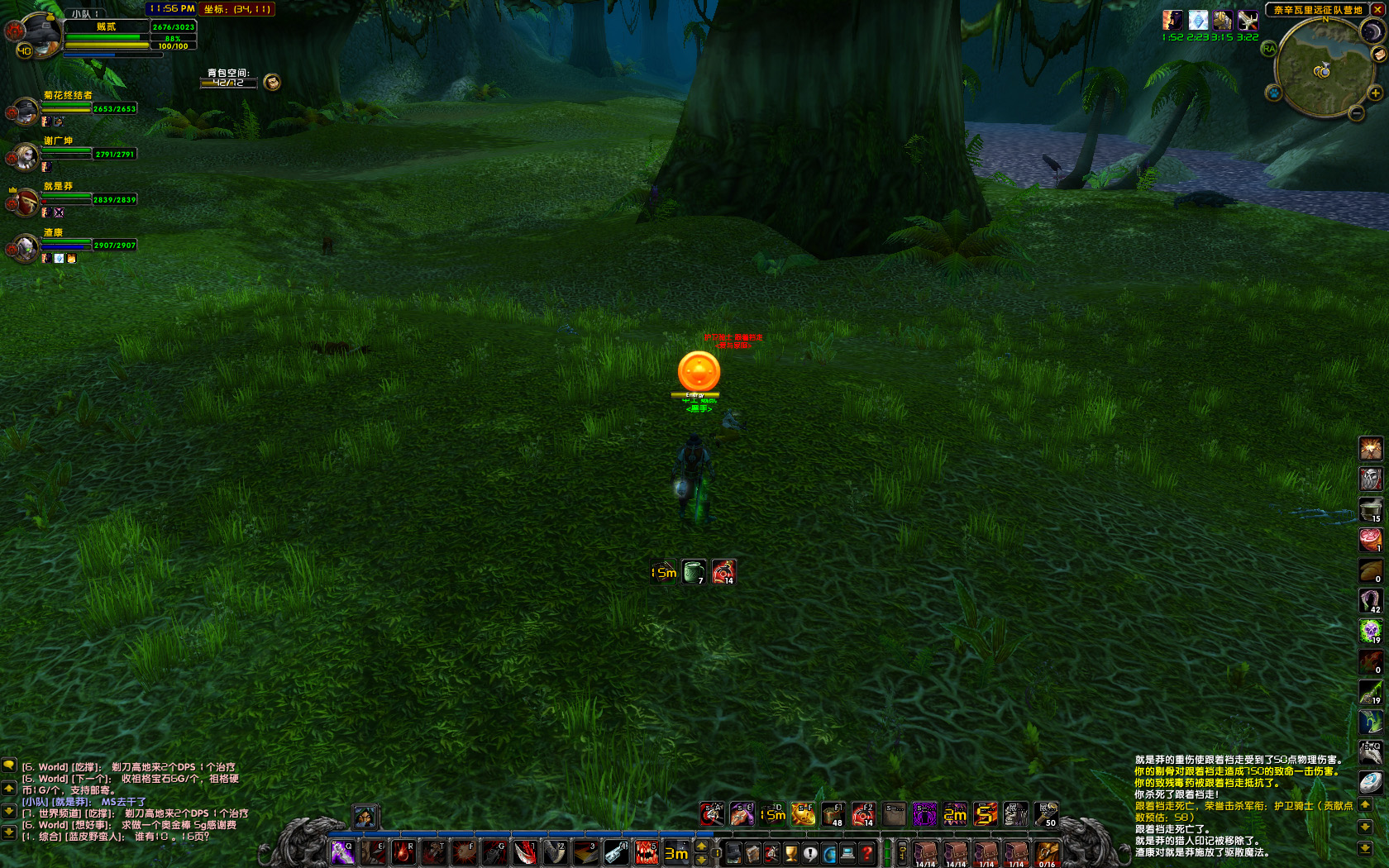Use the Q-bound purple mace ability

click(342, 852)
